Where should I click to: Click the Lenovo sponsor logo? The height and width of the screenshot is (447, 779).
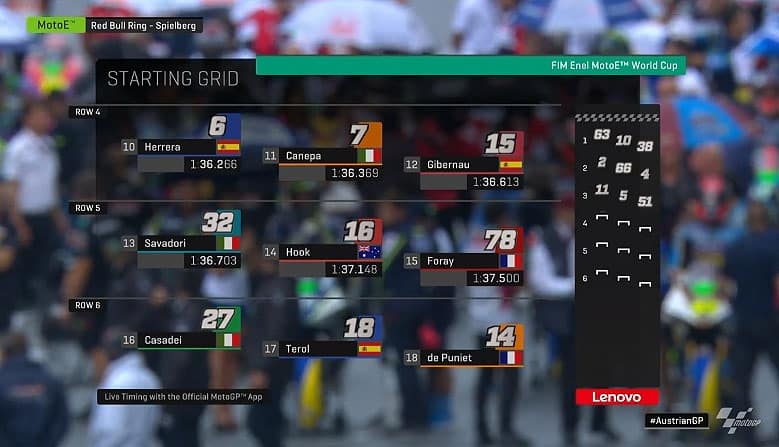click(617, 397)
